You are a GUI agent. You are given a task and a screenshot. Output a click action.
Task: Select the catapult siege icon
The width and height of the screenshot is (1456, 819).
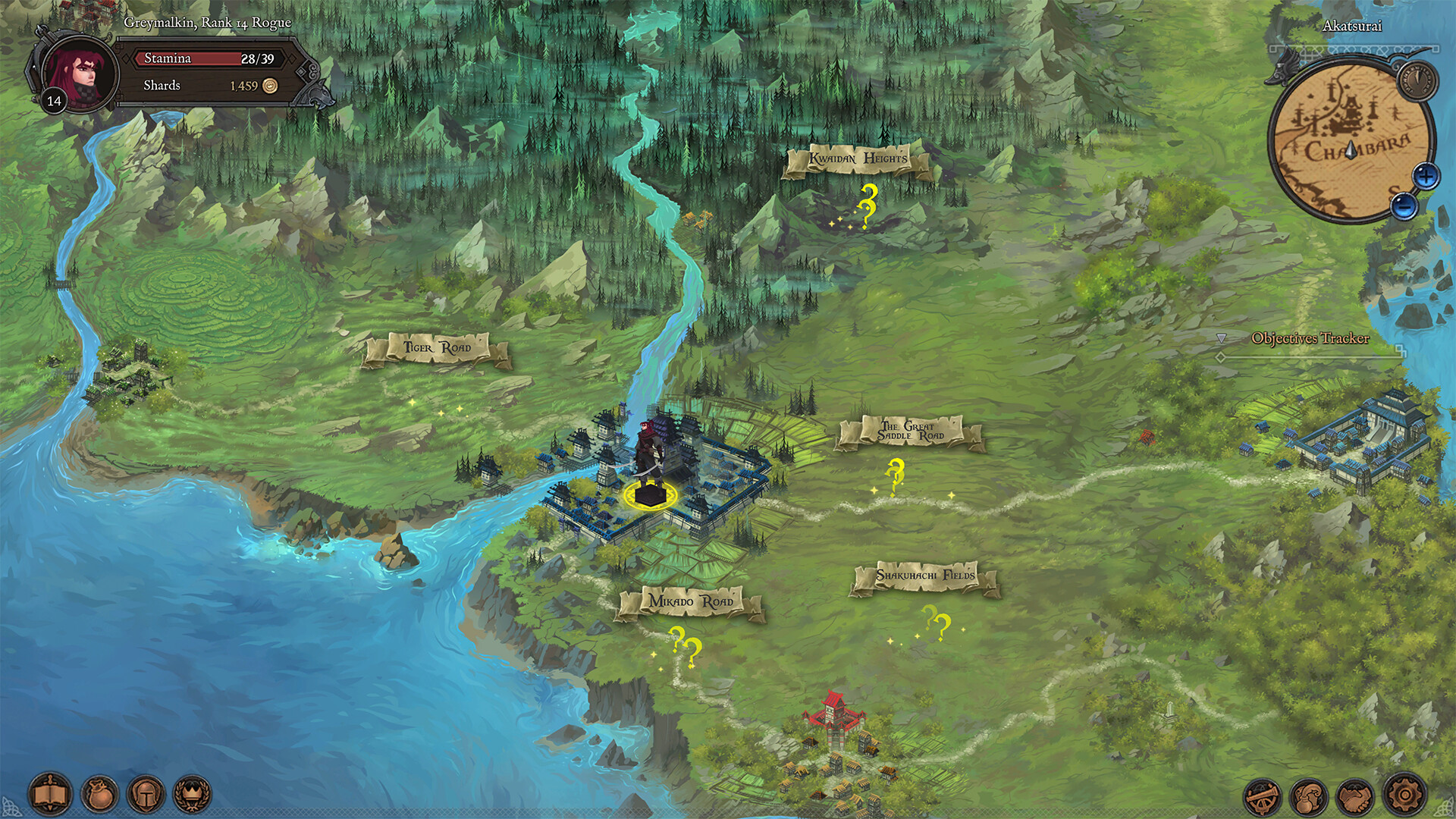tap(1262, 797)
